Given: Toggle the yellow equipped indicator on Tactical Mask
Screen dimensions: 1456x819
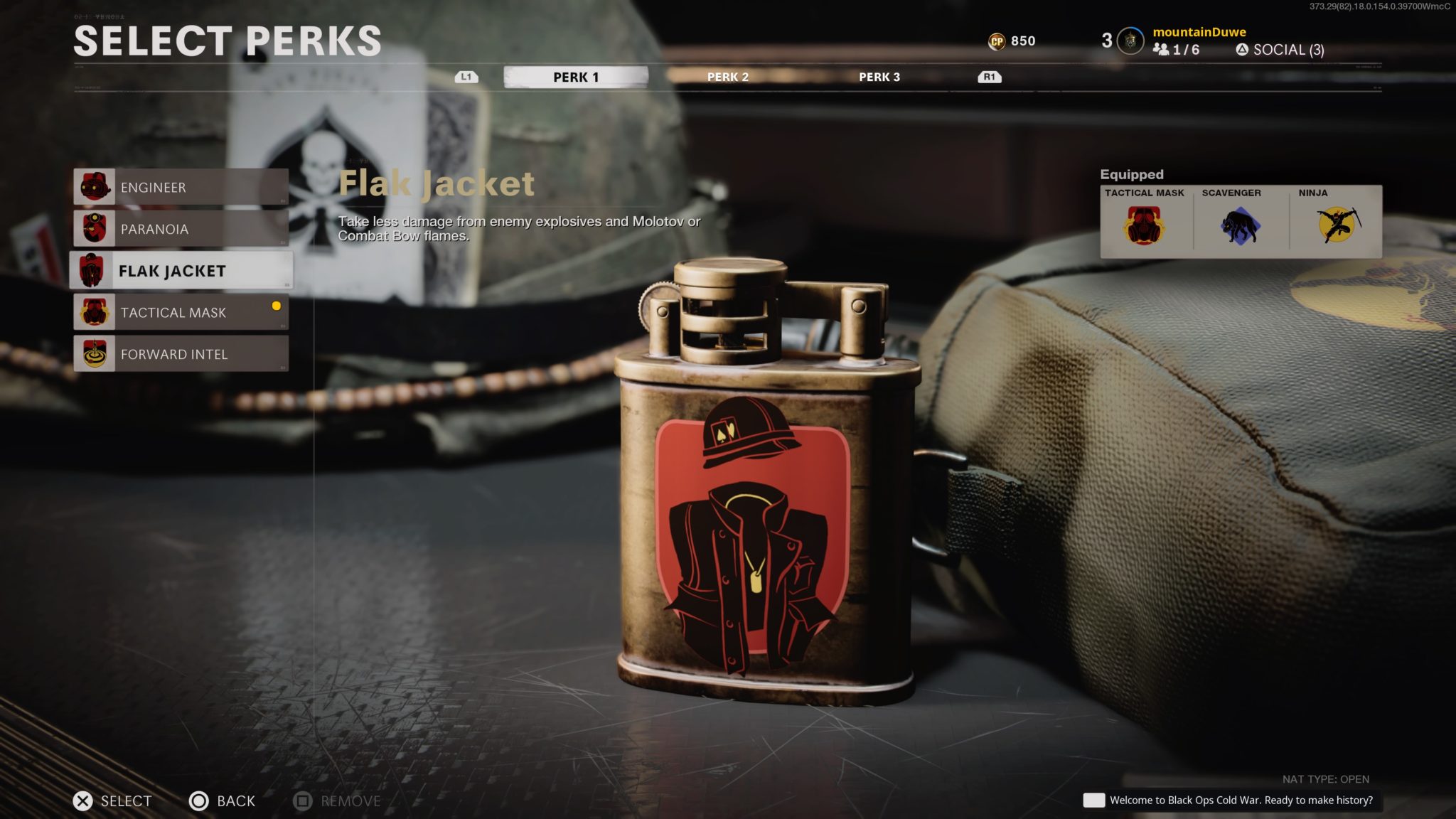Looking at the screenshot, I should click(275, 306).
